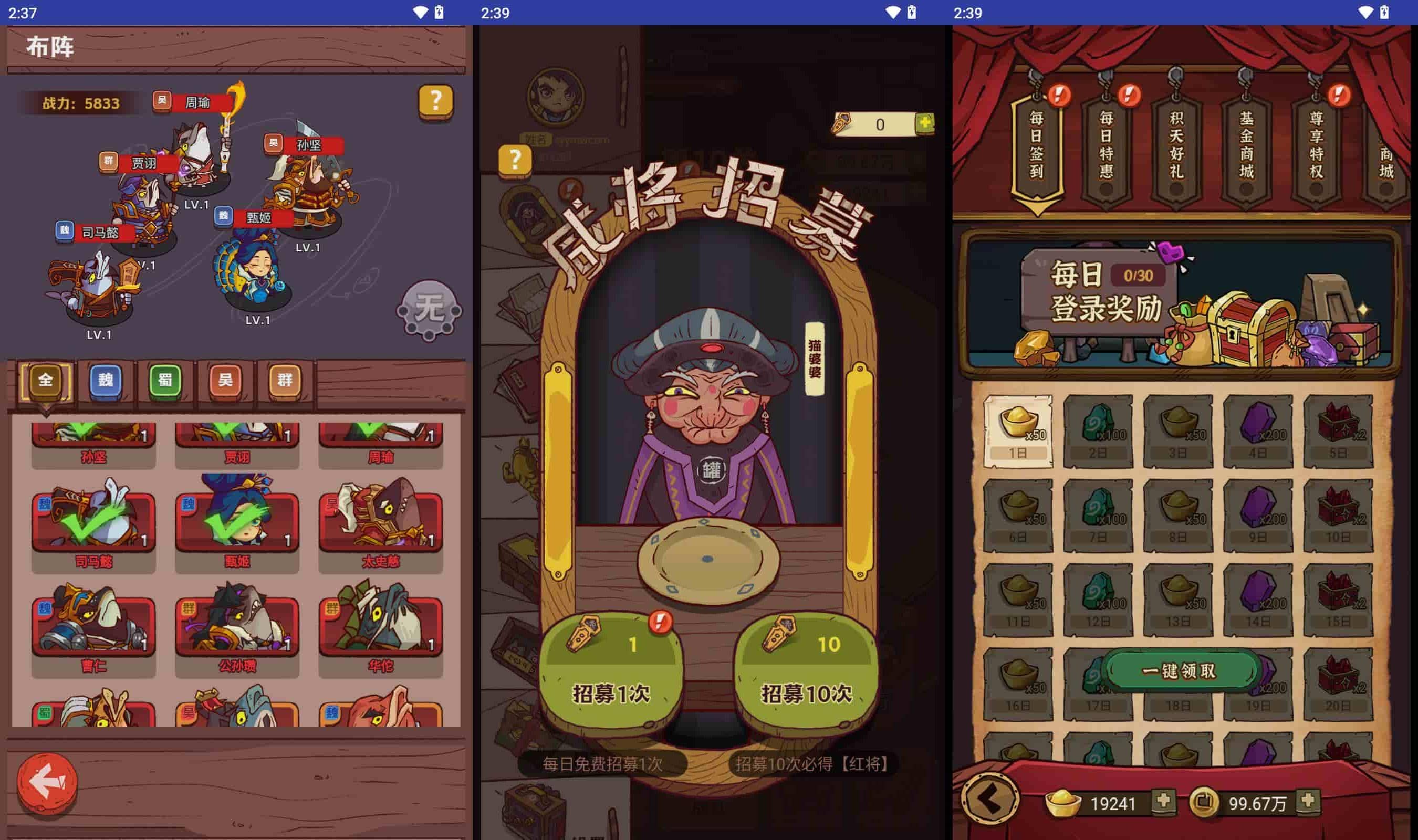Open the help "?" on the 布阵 screen

435,101
